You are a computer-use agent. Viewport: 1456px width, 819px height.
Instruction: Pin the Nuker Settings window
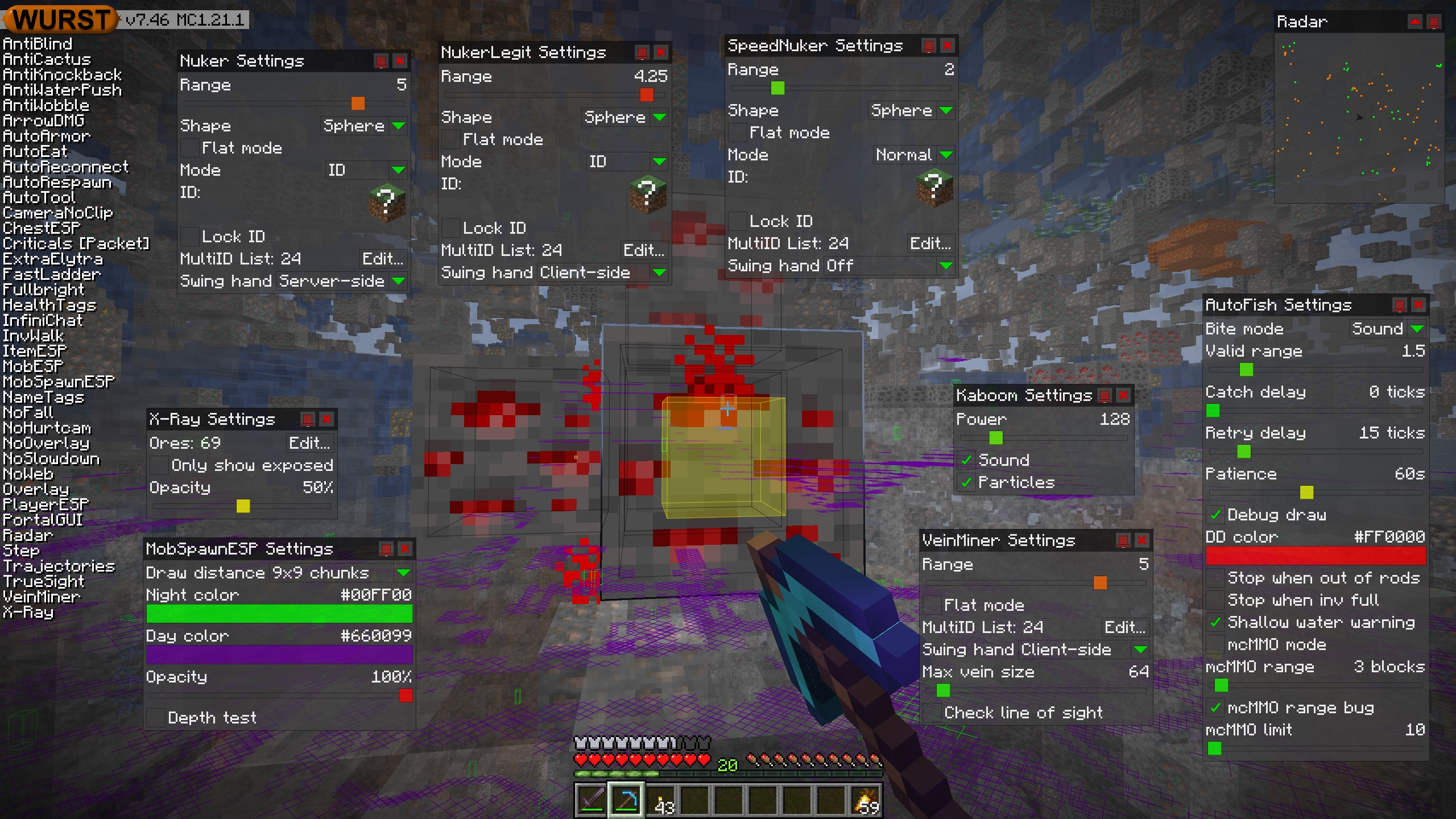pyautogui.click(x=380, y=61)
